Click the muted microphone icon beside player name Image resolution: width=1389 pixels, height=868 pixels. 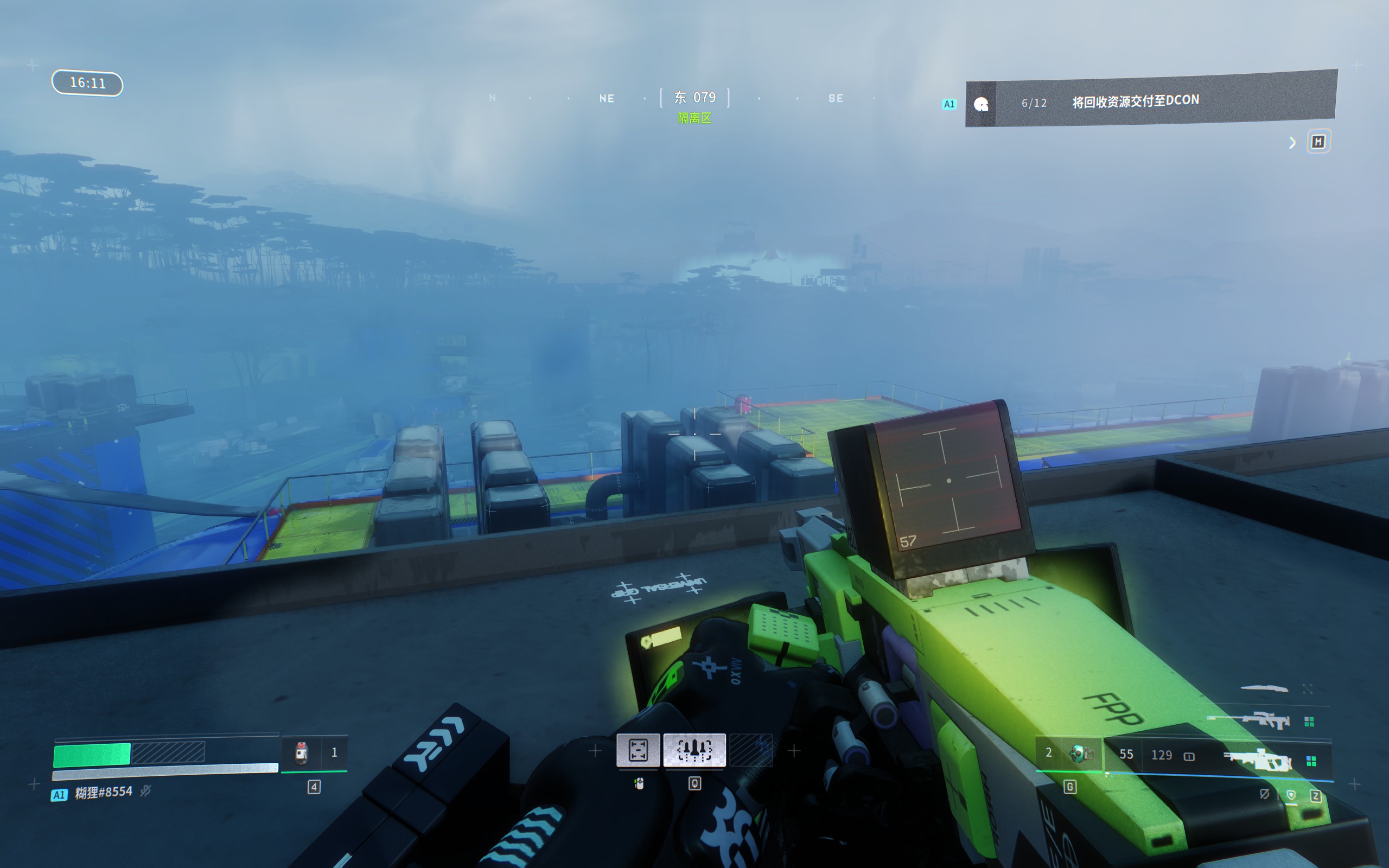pos(146,792)
